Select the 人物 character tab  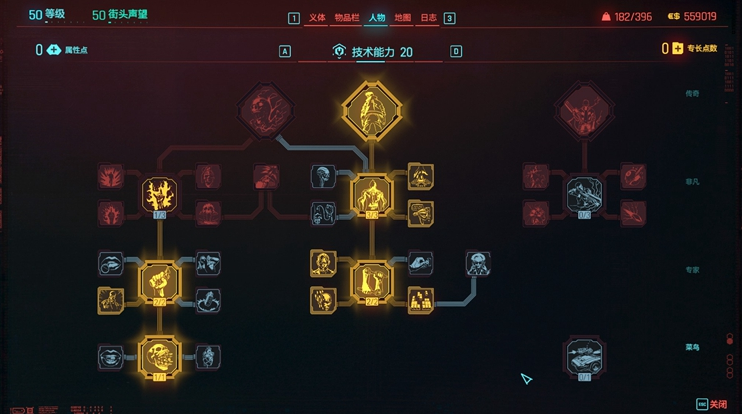[x=377, y=18]
